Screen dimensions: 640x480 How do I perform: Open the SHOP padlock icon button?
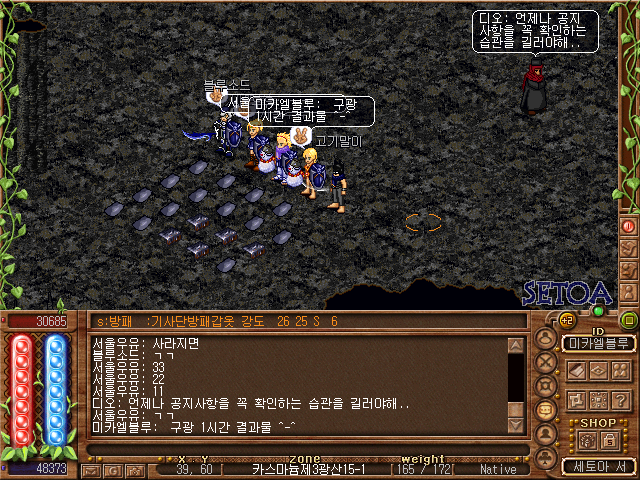(x=607, y=439)
